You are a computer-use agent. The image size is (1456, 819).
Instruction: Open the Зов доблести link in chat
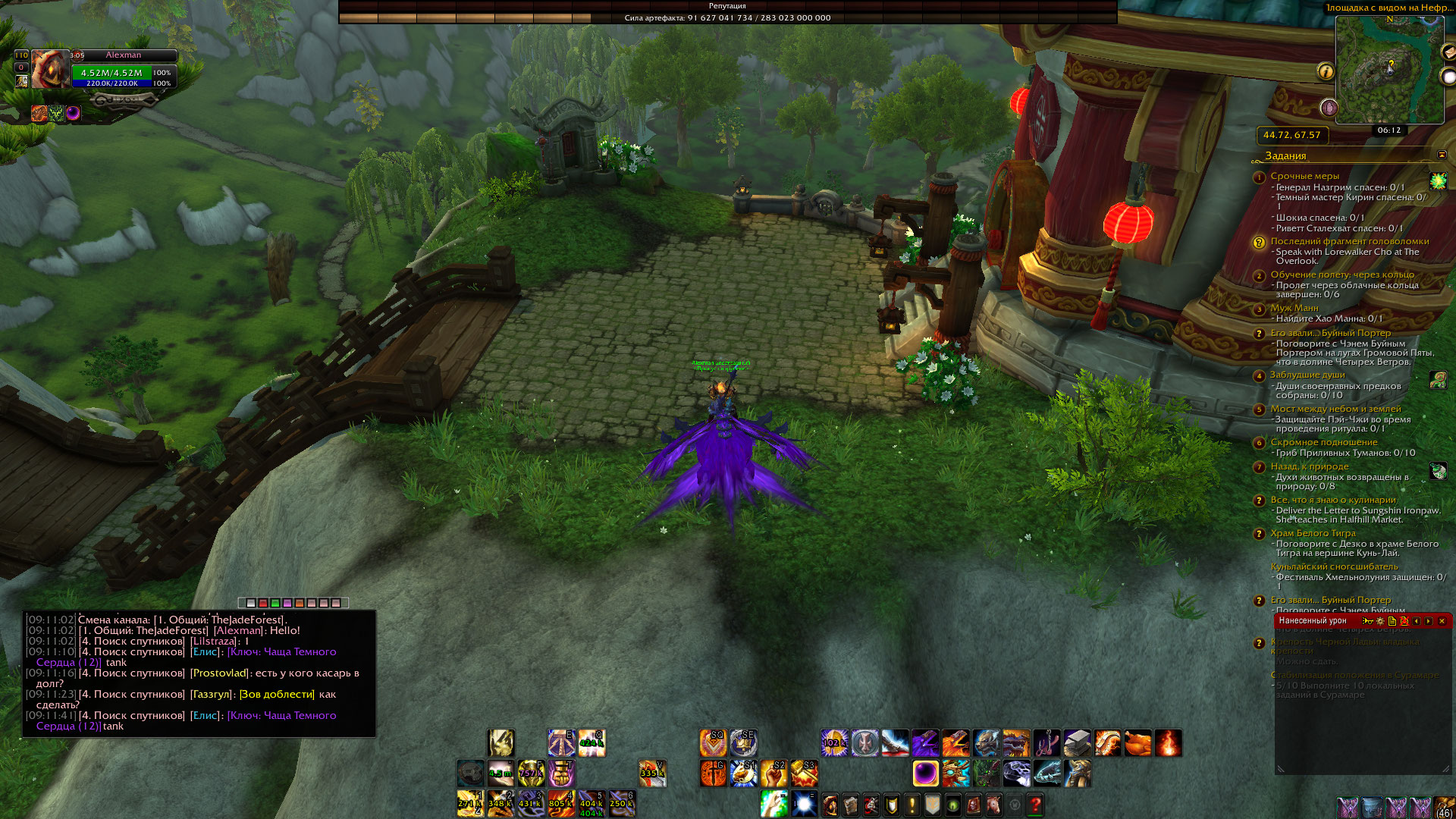[x=277, y=695]
